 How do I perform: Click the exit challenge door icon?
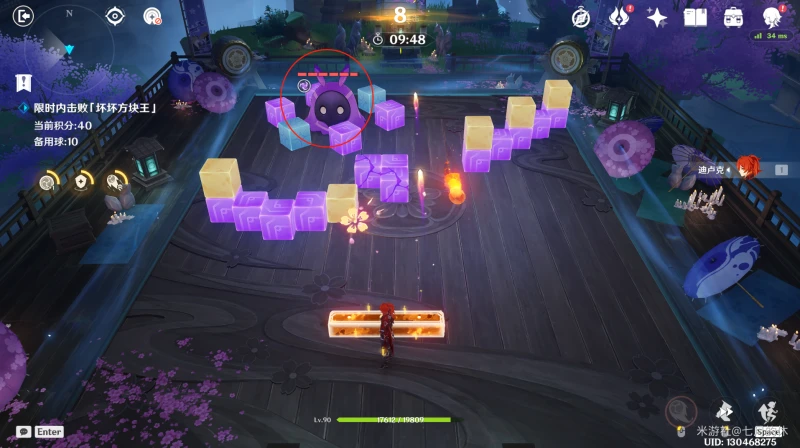25,15
